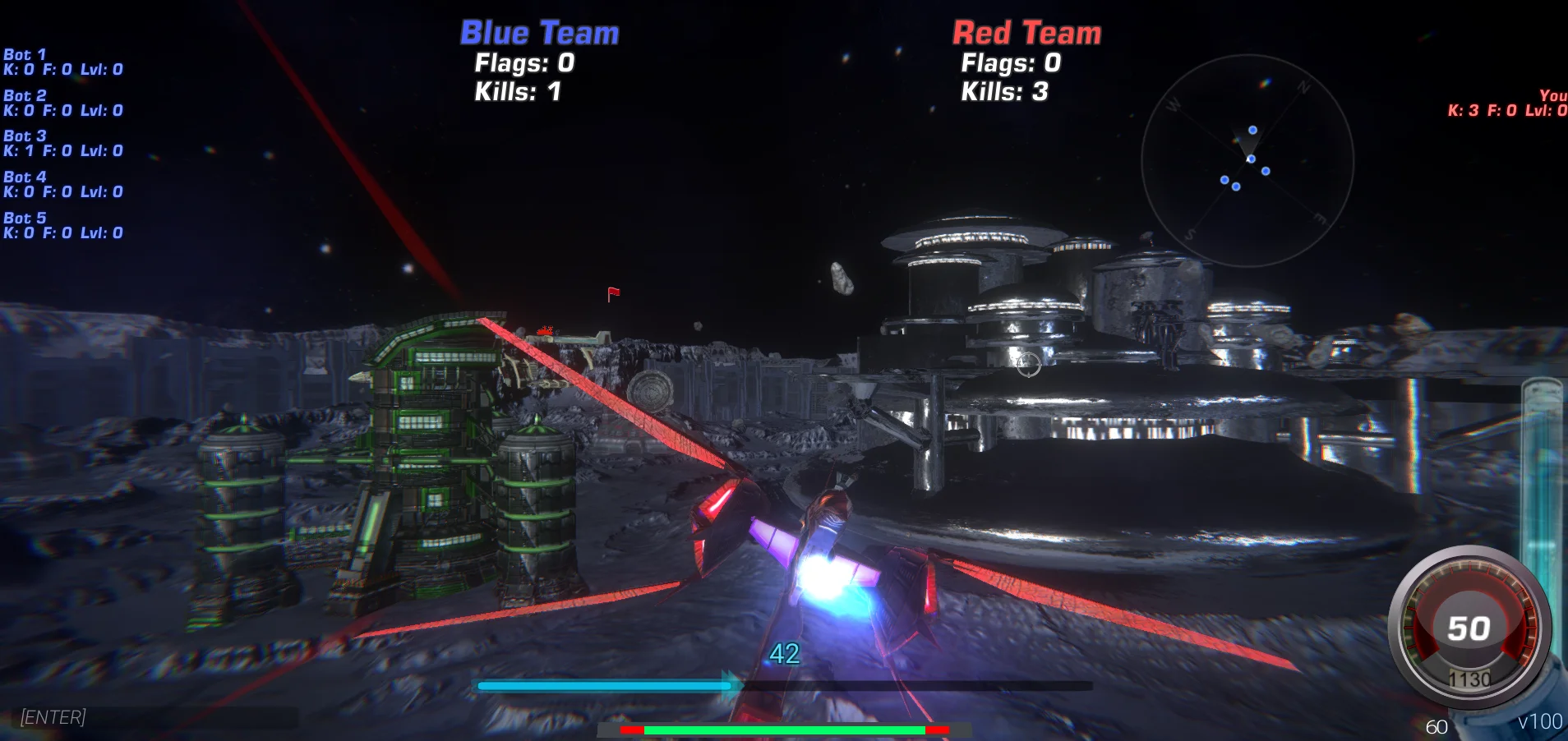Open the Blue Team scoreboard header
1568x741 pixels.
point(538,32)
